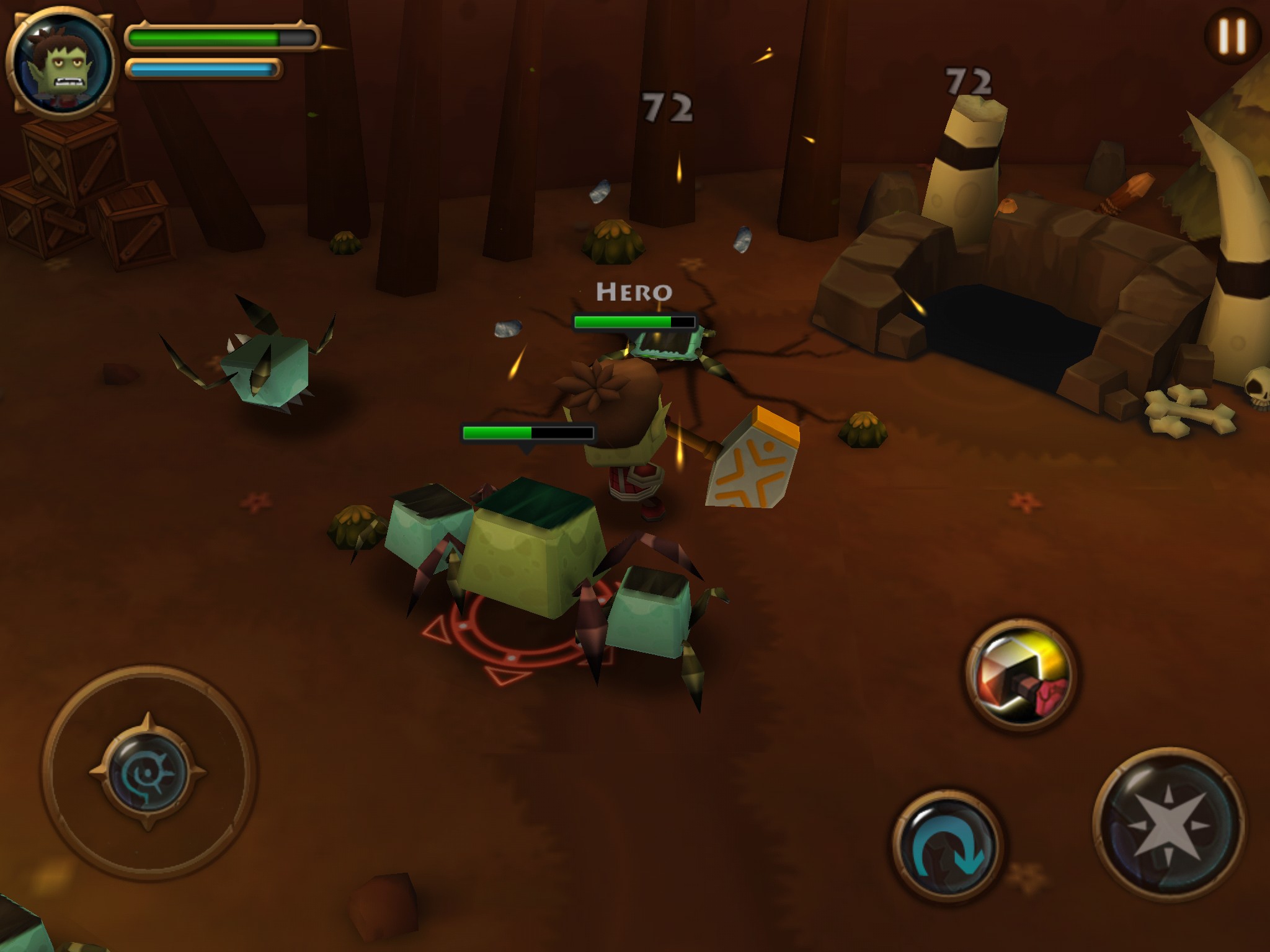Hit the star-shaped attack button
The height and width of the screenshot is (952, 1270).
click(x=1169, y=824)
